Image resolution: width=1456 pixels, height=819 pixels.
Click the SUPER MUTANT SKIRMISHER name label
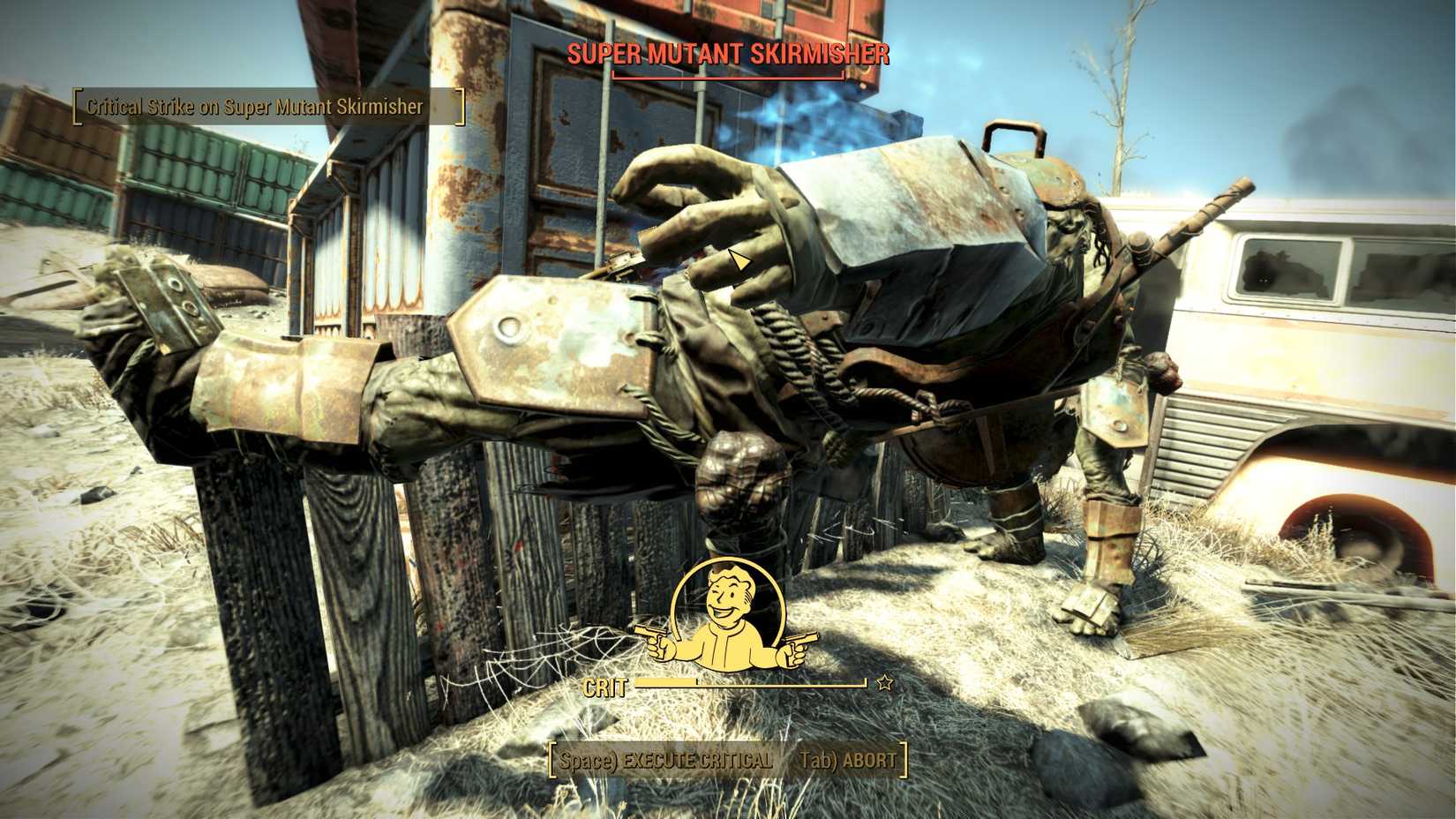(x=728, y=55)
